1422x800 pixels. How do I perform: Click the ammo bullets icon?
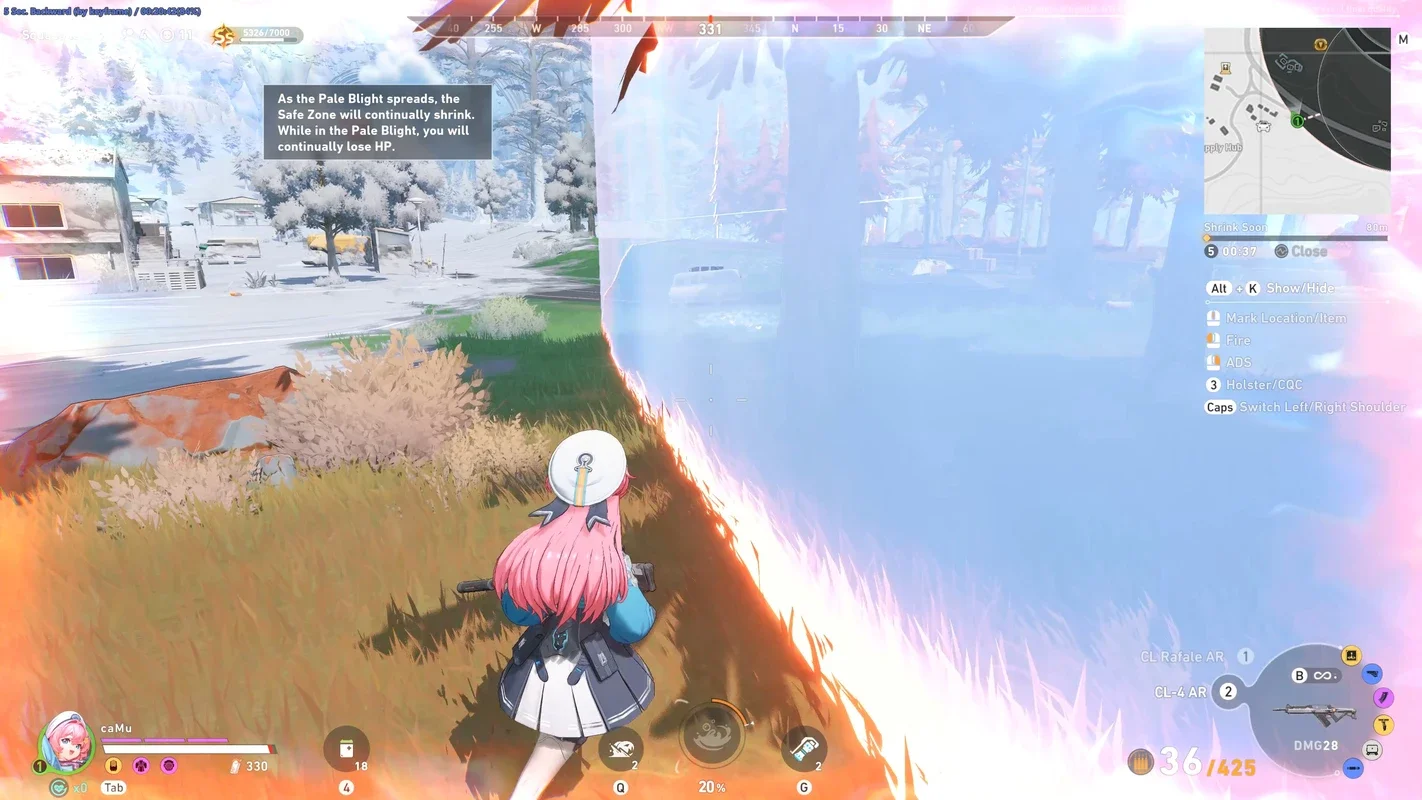(x=1140, y=763)
